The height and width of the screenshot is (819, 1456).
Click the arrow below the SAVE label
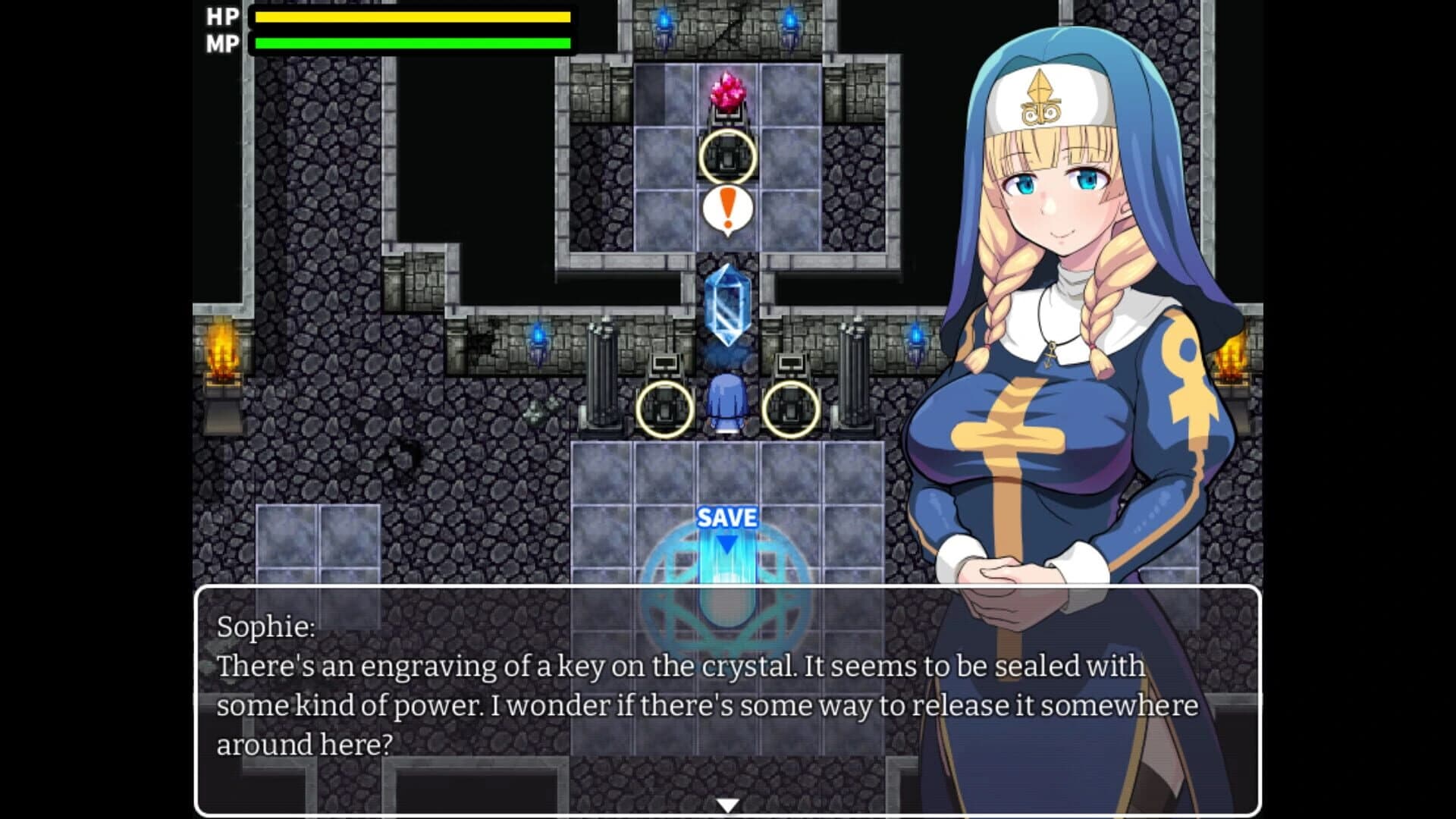click(x=726, y=546)
